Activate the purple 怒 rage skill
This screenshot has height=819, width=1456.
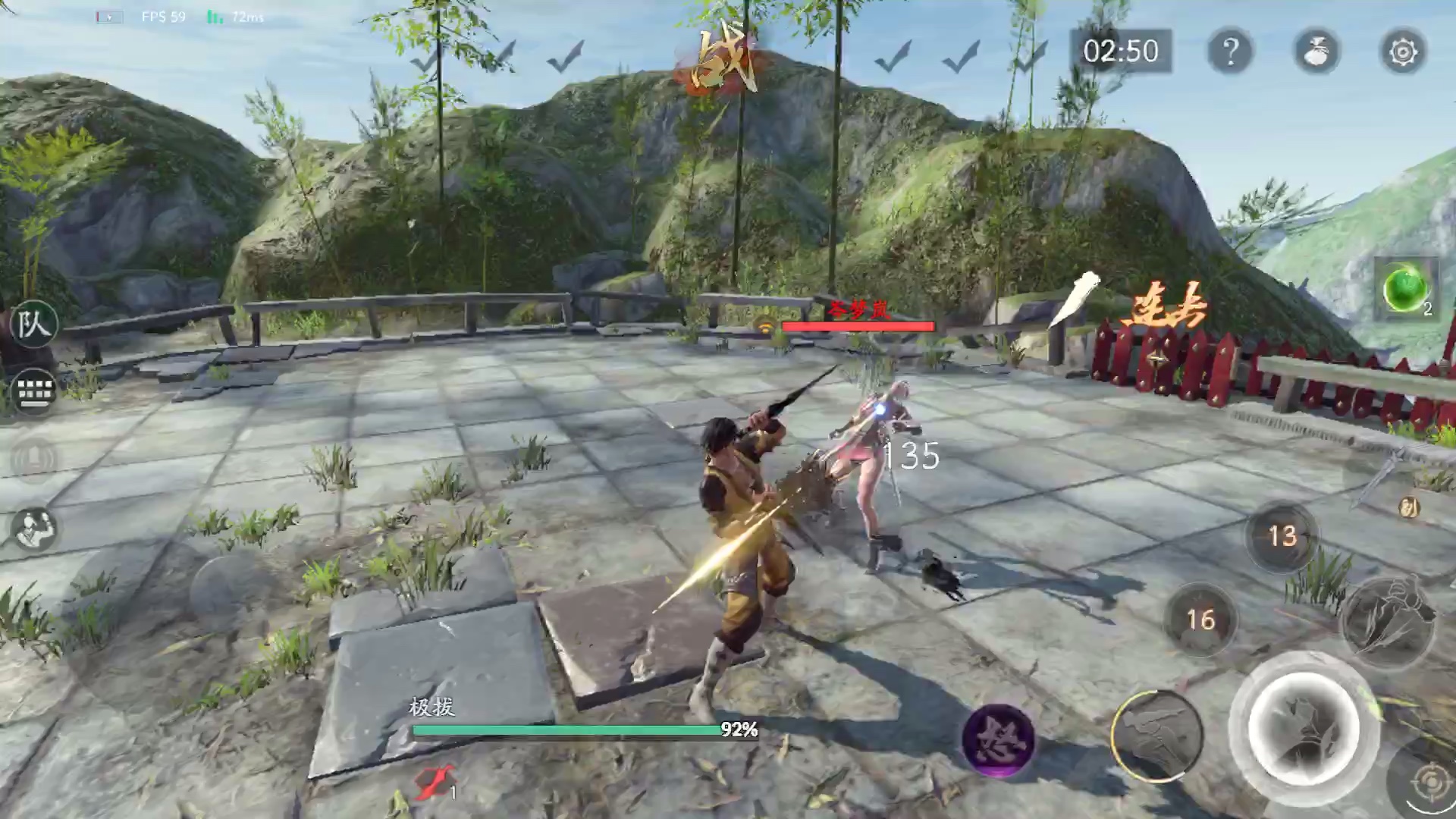[x=998, y=739]
